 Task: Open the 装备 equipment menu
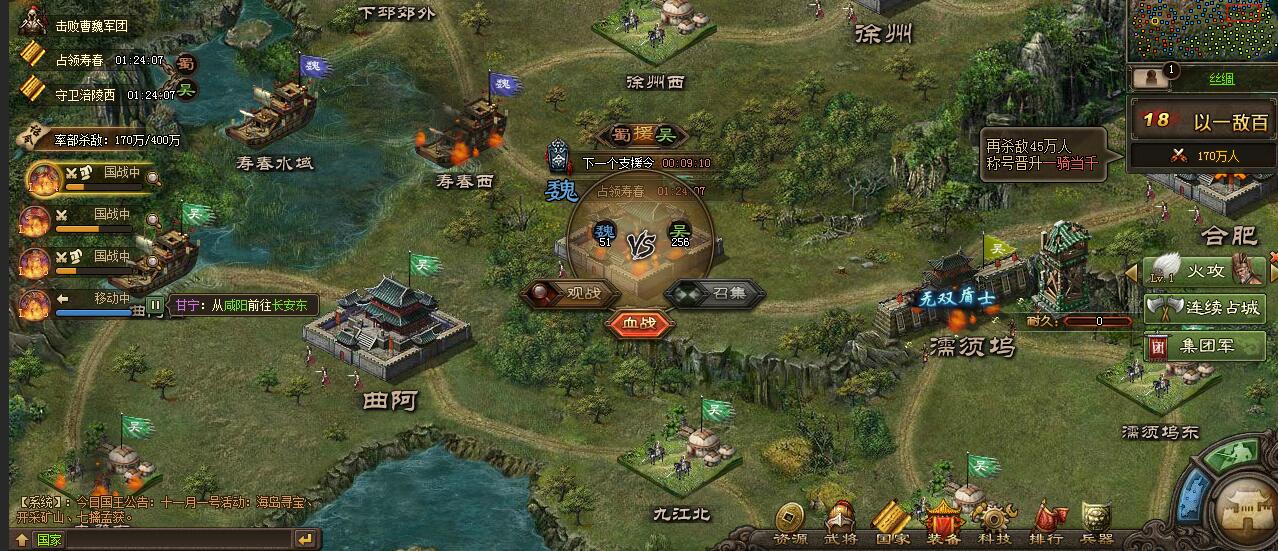tap(942, 522)
